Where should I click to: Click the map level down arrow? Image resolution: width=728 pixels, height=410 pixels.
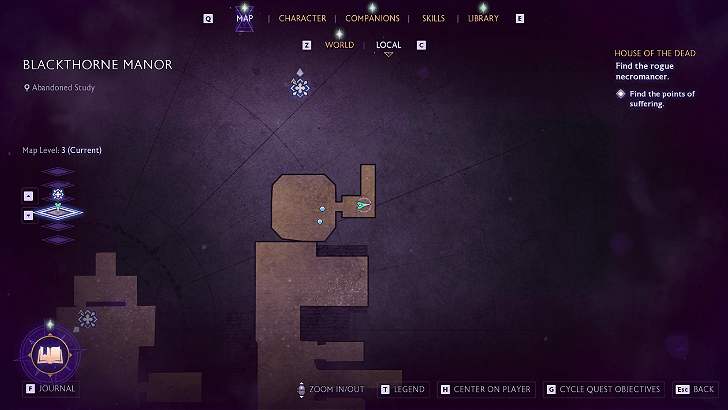click(x=28, y=215)
